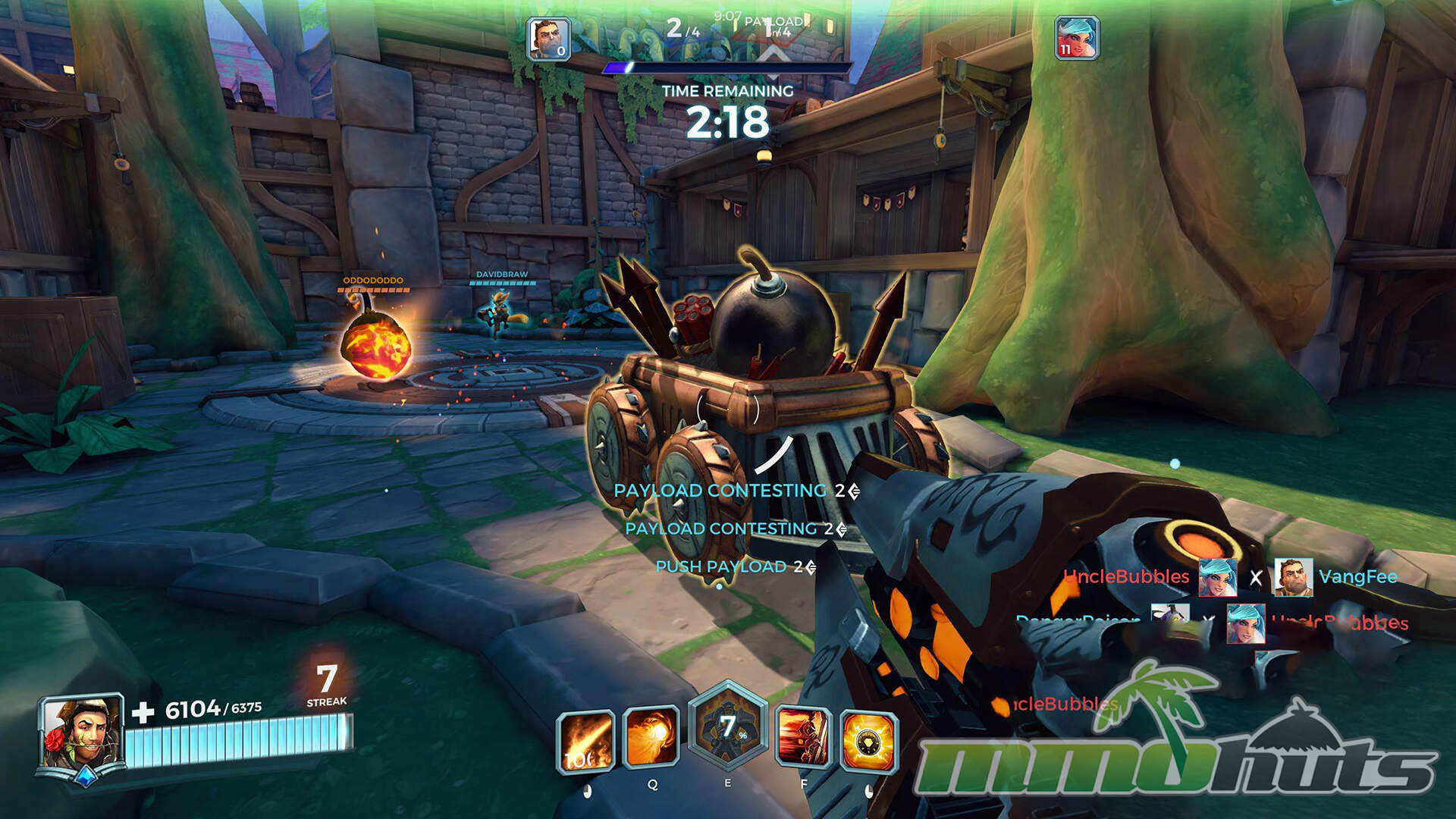The width and height of the screenshot is (1456, 819).
Task: Use the glowing yellow shield ability
Action: tap(869, 741)
